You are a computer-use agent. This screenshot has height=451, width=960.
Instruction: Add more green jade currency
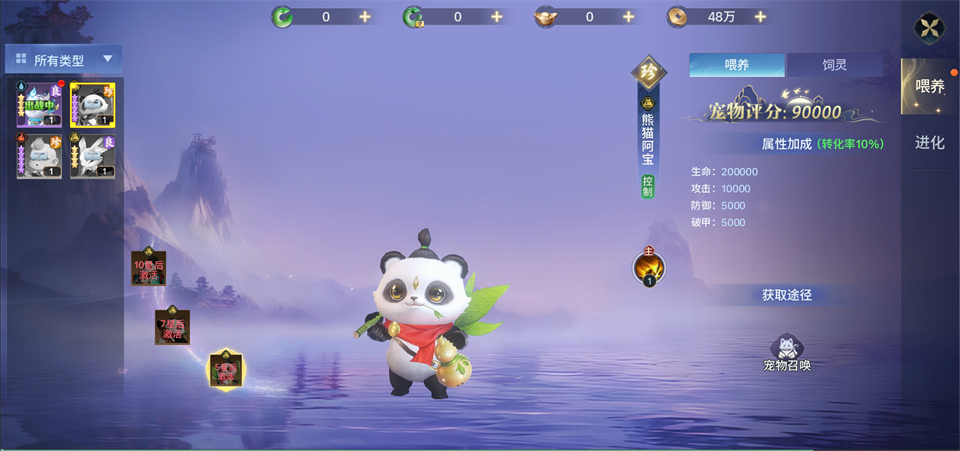364,16
